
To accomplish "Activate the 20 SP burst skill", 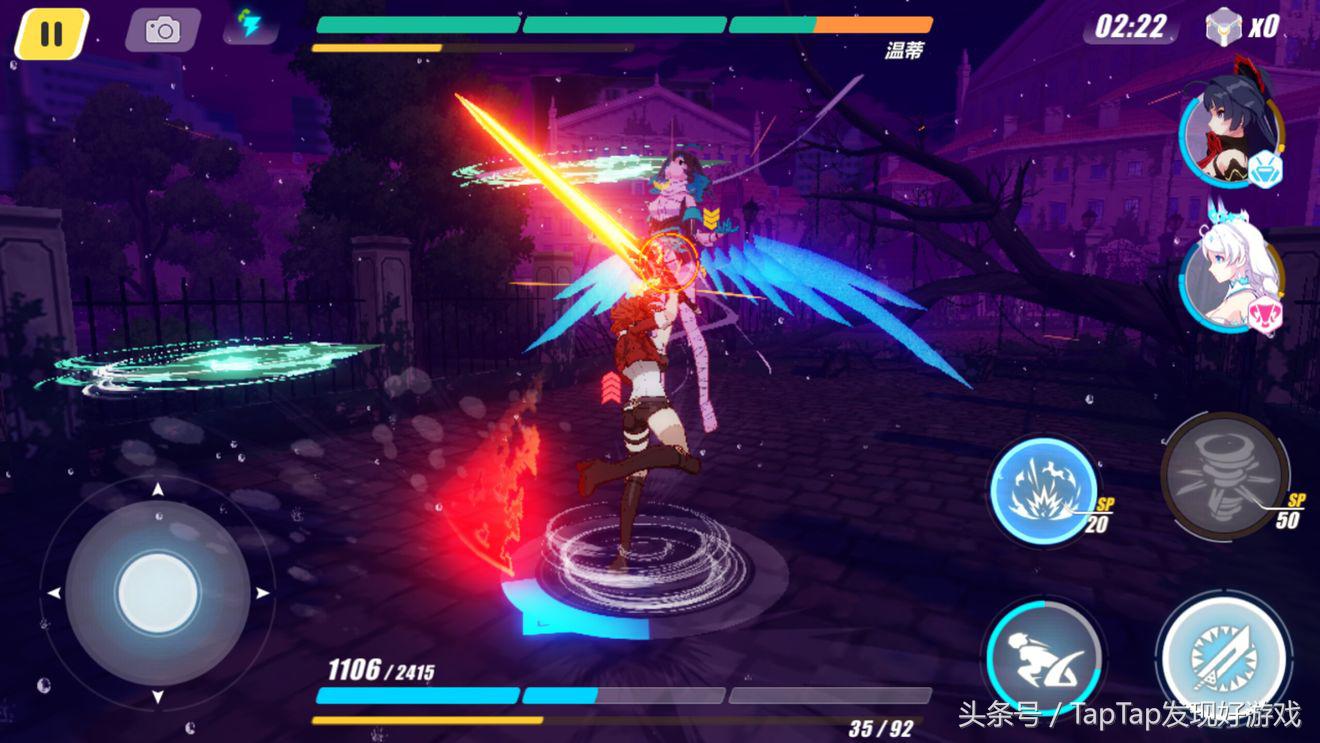I will point(1041,490).
